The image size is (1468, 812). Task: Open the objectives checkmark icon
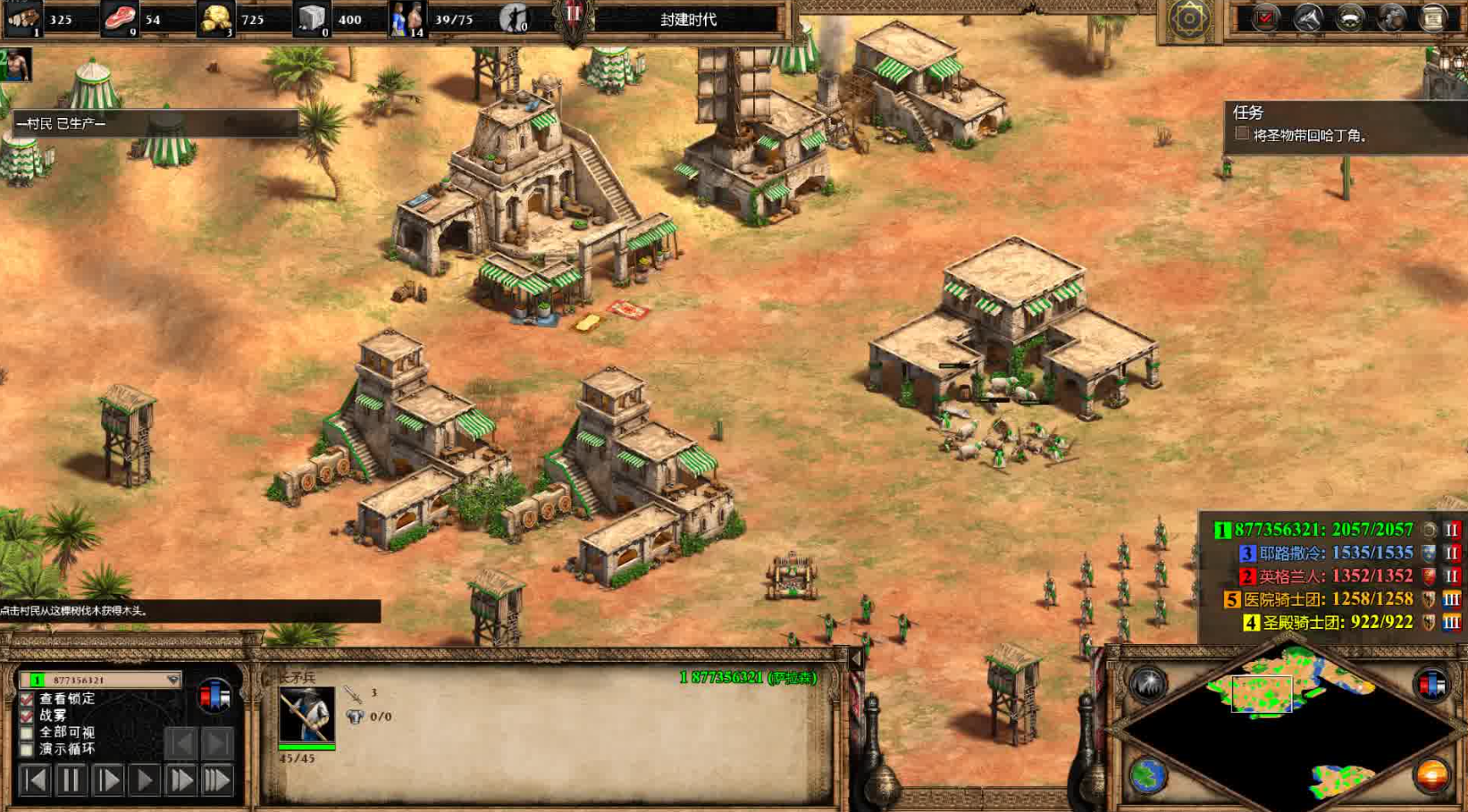tap(1265, 19)
